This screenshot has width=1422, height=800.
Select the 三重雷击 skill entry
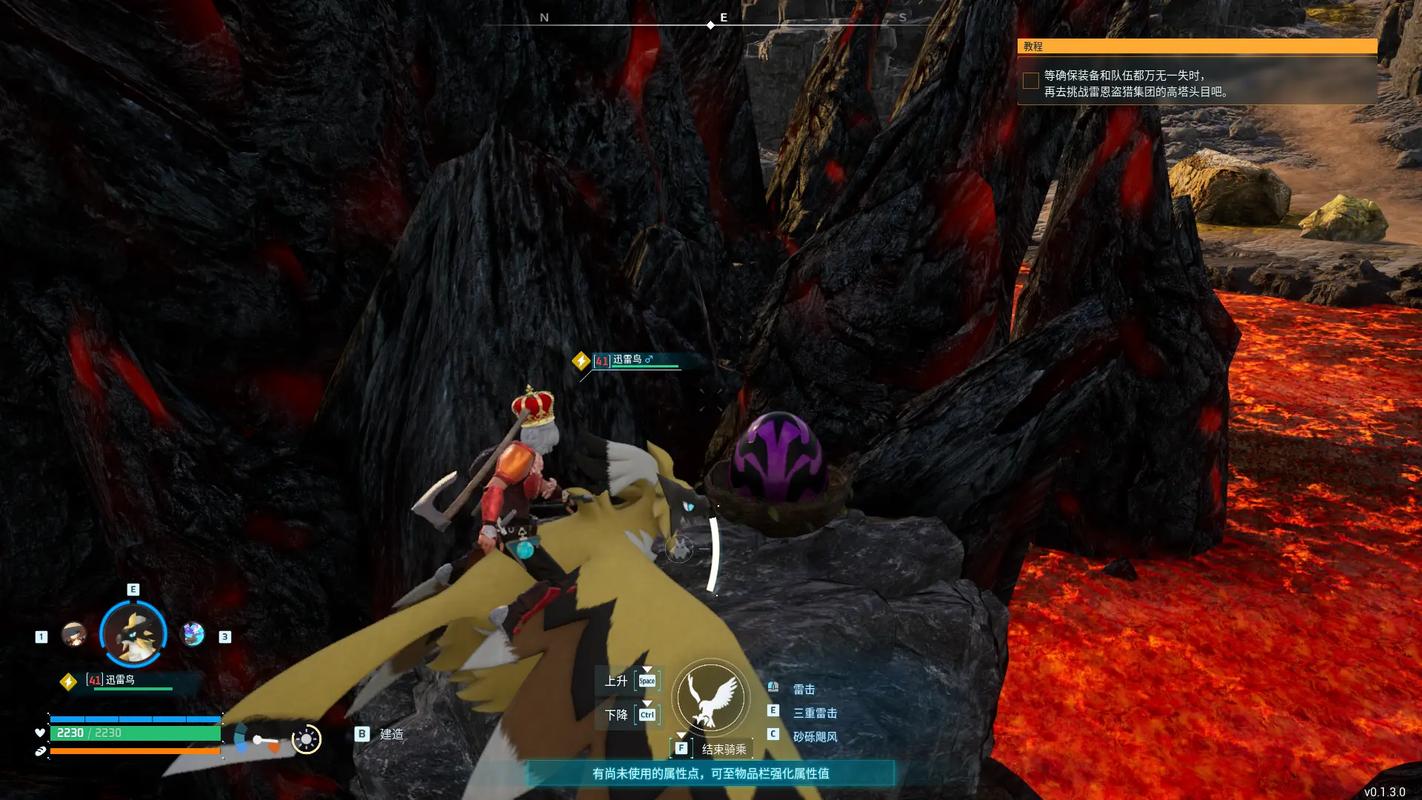coord(814,713)
